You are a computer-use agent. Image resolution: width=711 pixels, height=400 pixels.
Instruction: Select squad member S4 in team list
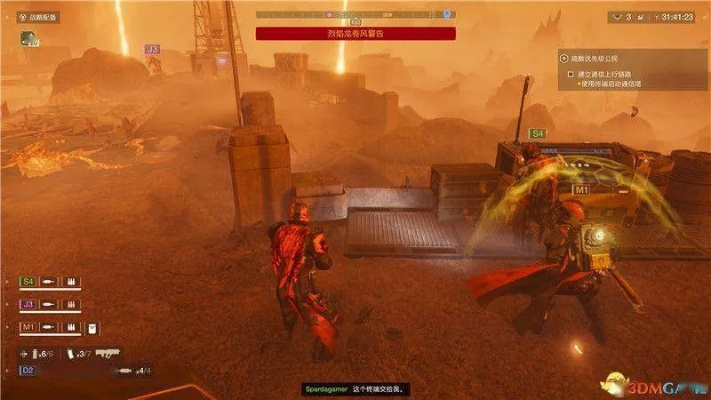point(28,281)
